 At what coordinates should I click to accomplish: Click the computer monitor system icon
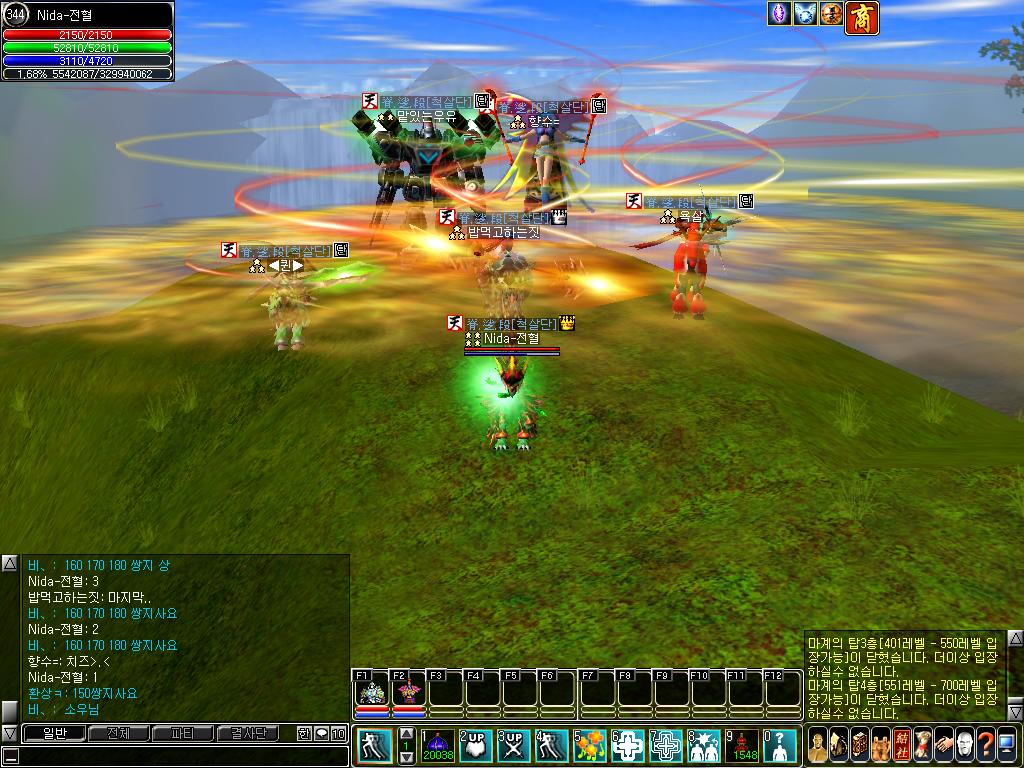click(x=1007, y=745)
